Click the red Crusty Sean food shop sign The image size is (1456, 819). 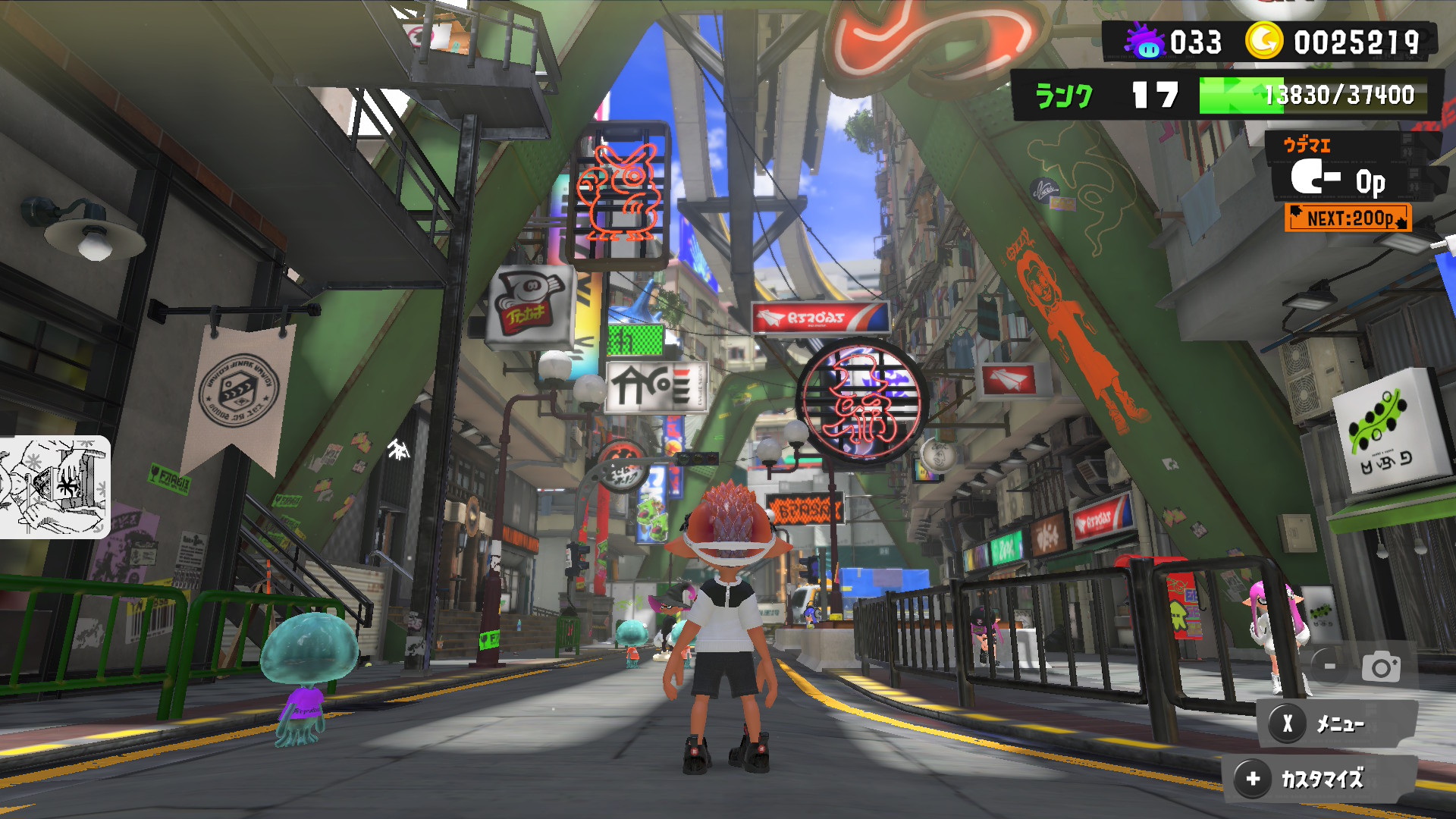(821, 319)
